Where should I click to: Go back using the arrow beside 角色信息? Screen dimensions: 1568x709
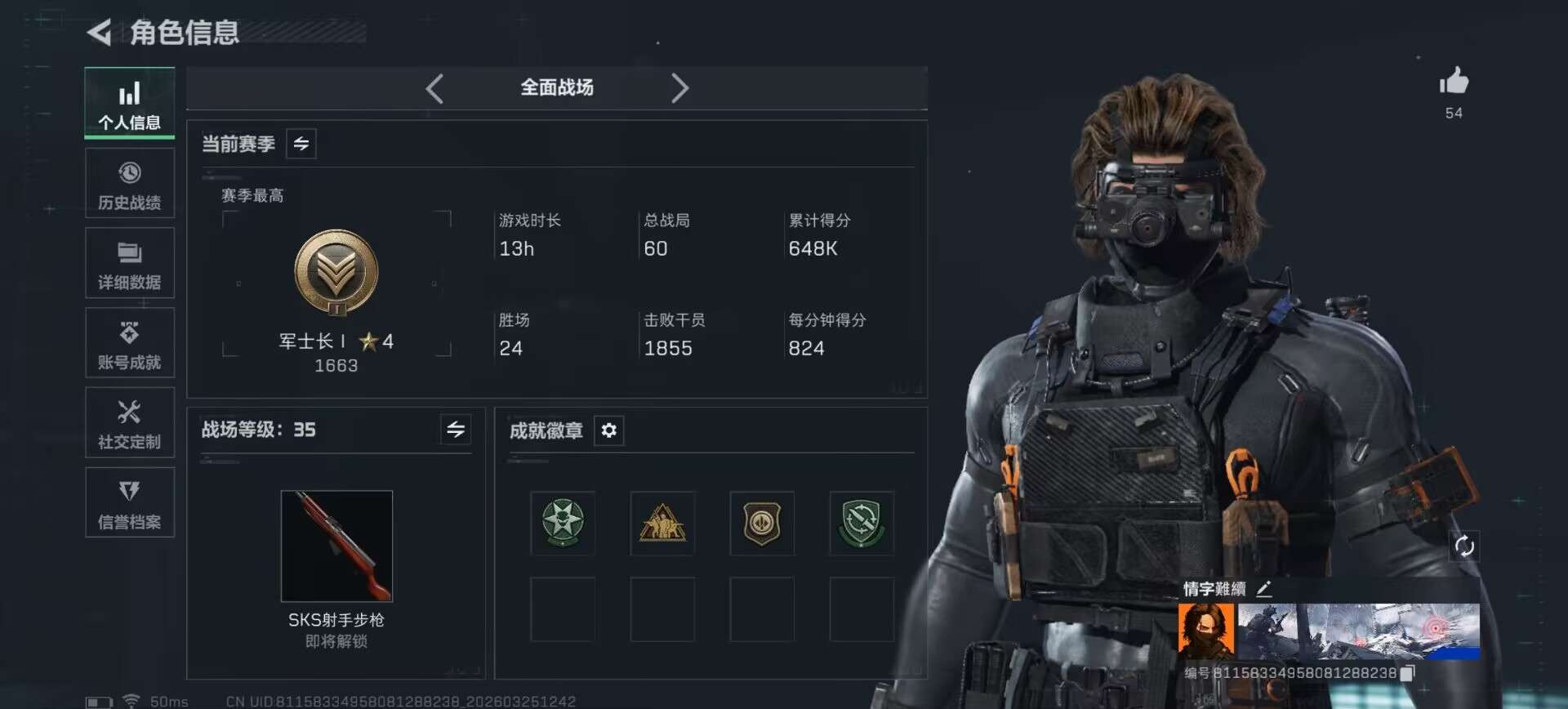click(100, 33)
